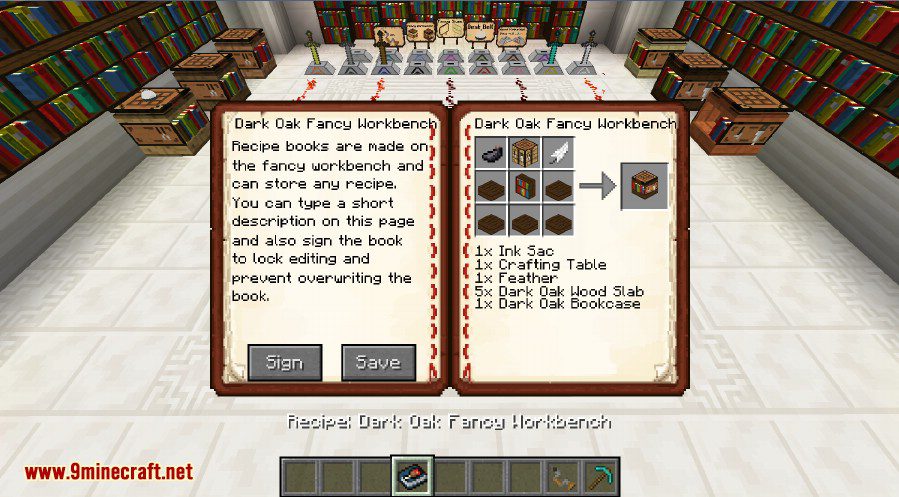Viewport: 899px width, 497px height.
Task: Click the fancy workbench output slot
Action: 645,186
